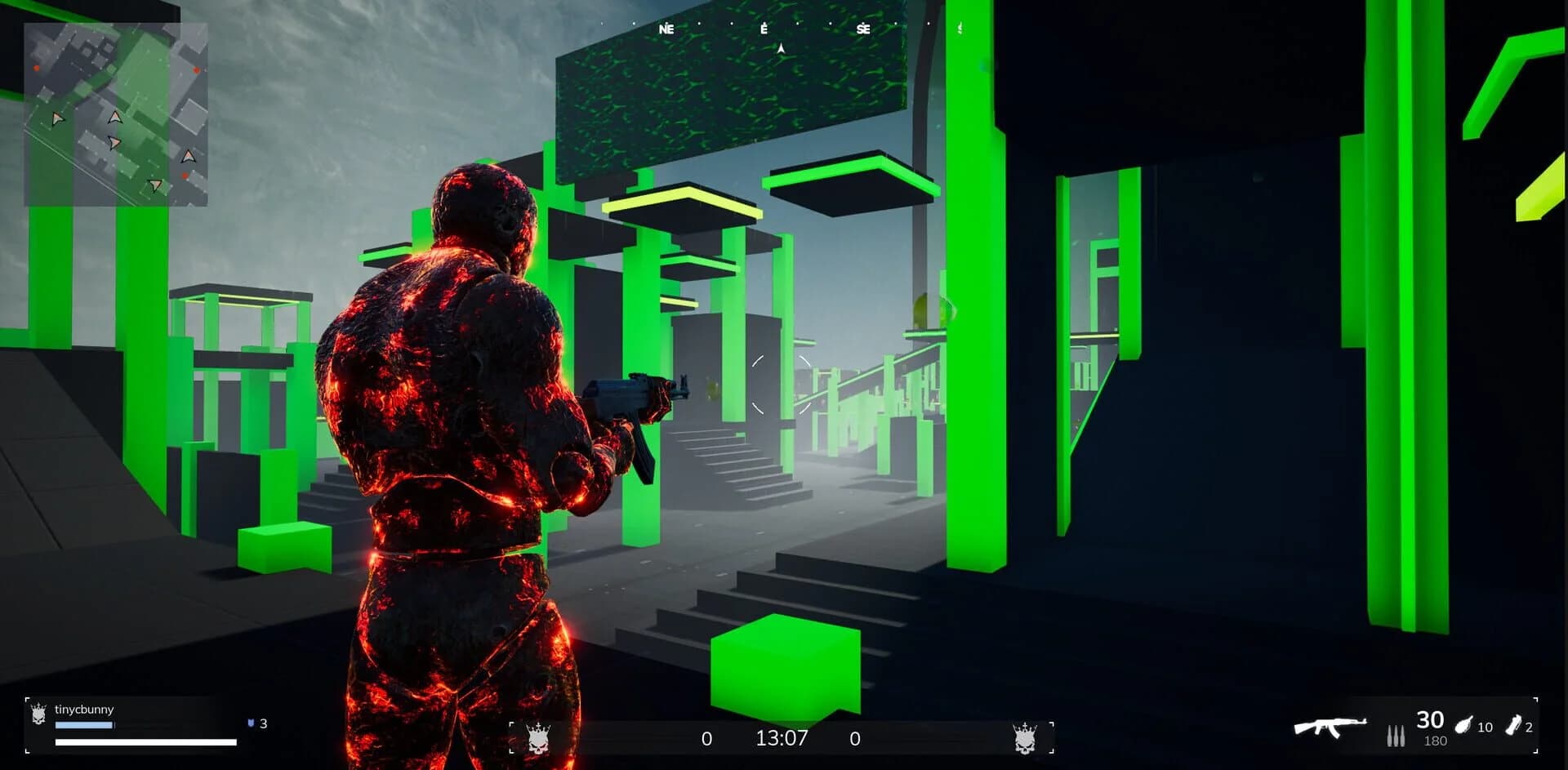
Task: Click the right team skull emblem near scoreboard
Action: 1026,737
